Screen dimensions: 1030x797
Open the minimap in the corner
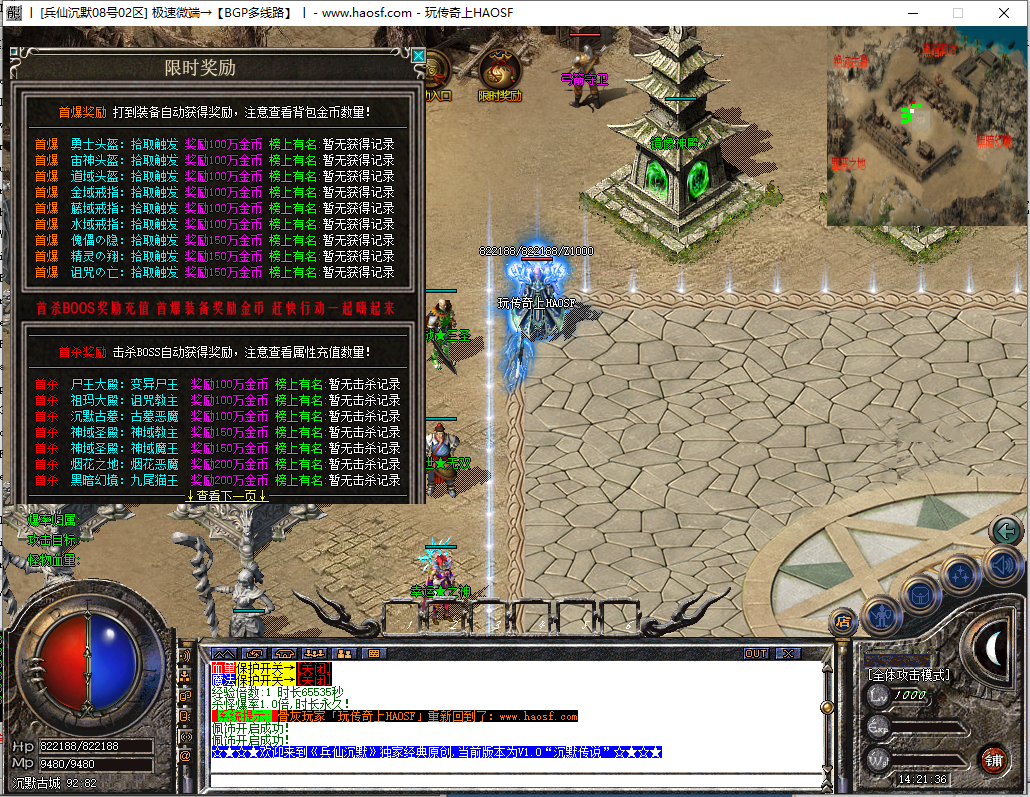pyautogui.click(x=926, y=125)
